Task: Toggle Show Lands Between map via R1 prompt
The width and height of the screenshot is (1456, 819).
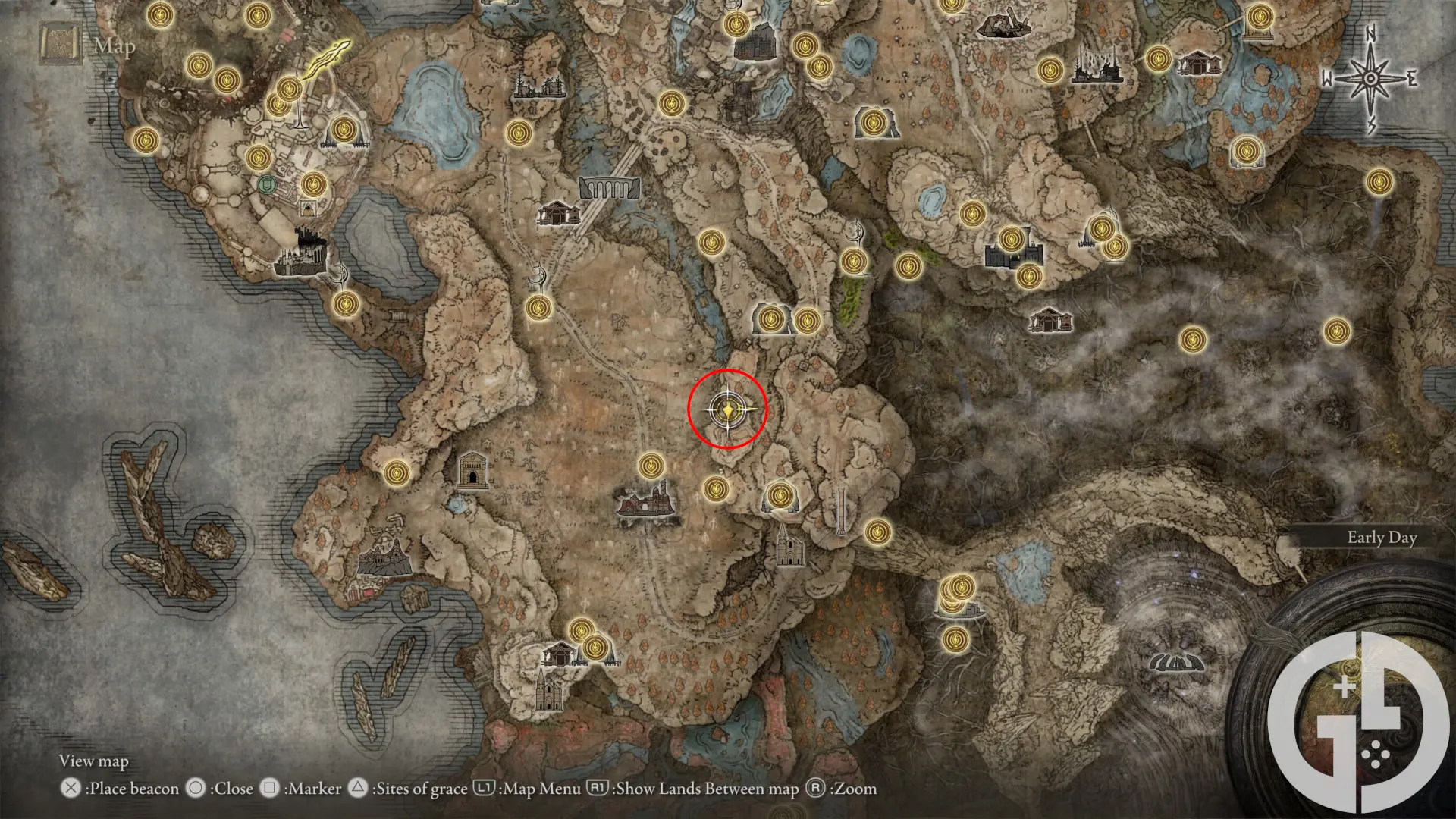Action: [596, 789]
